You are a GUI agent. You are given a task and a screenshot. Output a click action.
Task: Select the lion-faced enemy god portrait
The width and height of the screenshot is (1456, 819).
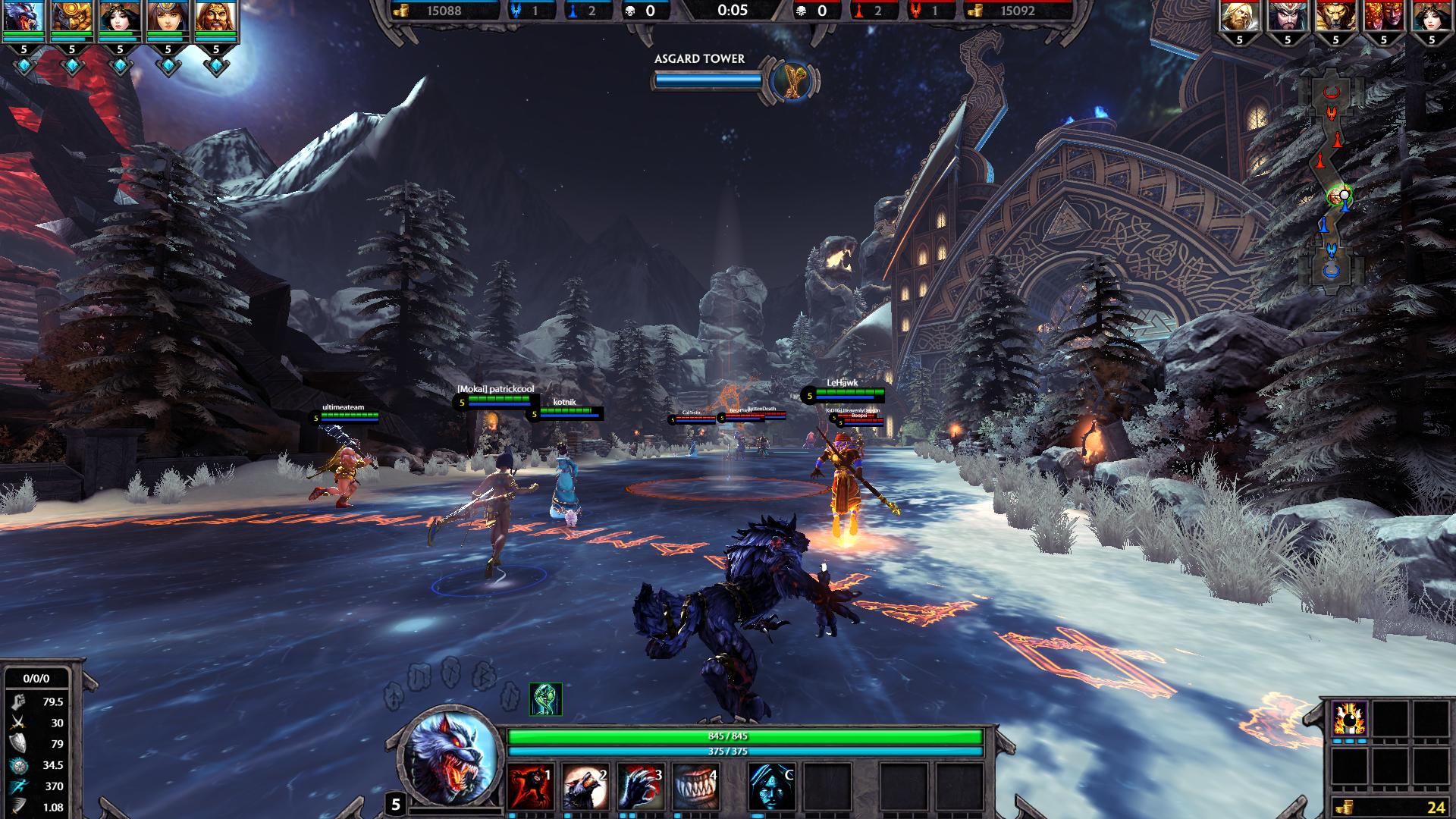tap(1335, 17)
